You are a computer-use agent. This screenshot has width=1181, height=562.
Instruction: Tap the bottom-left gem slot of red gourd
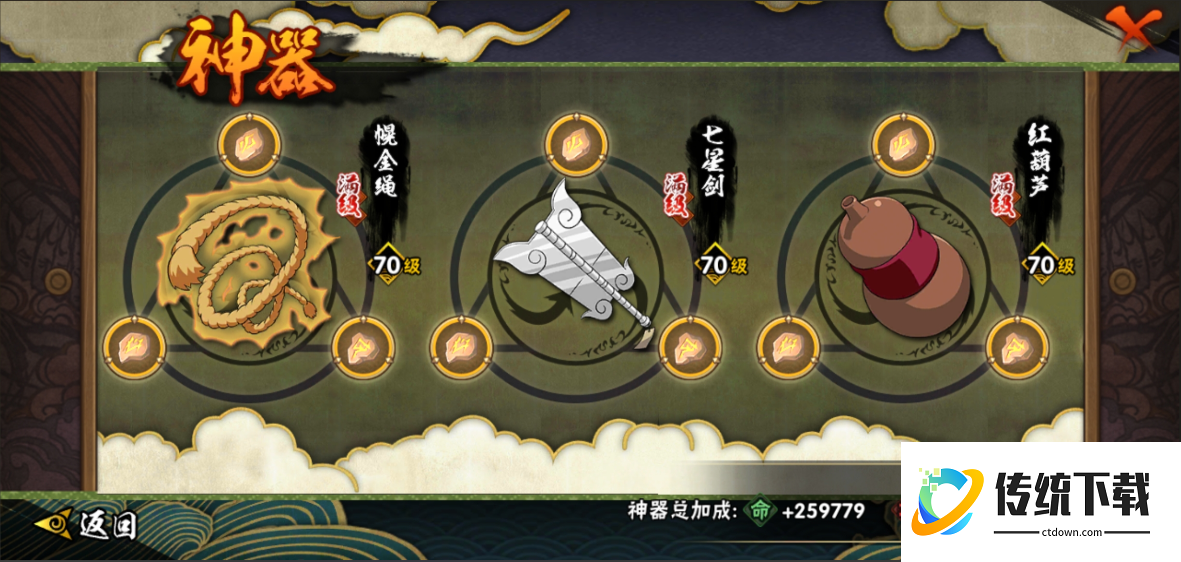click(788, 349)
